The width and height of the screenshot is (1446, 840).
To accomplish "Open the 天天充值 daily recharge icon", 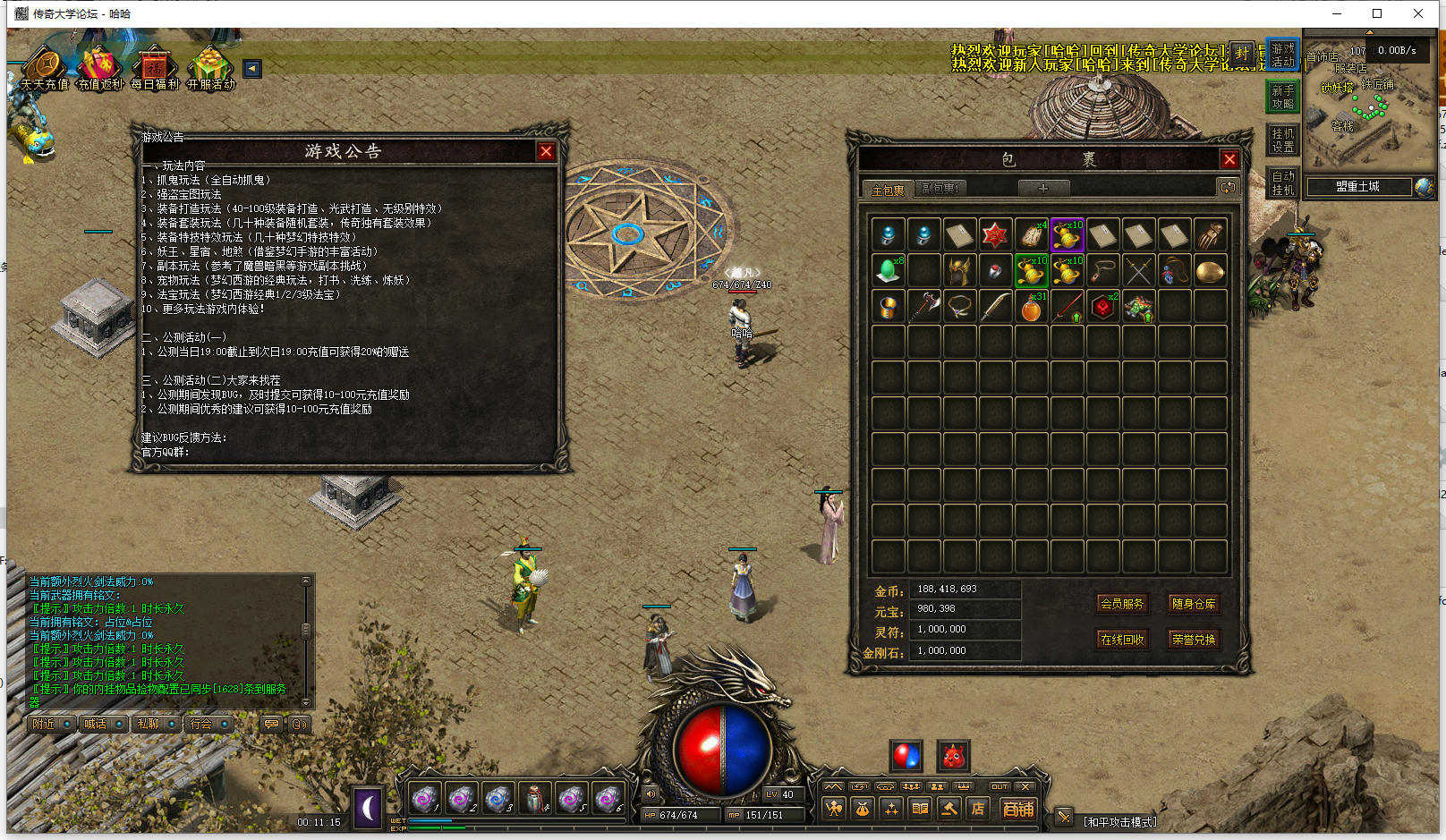I will (44, 68).
